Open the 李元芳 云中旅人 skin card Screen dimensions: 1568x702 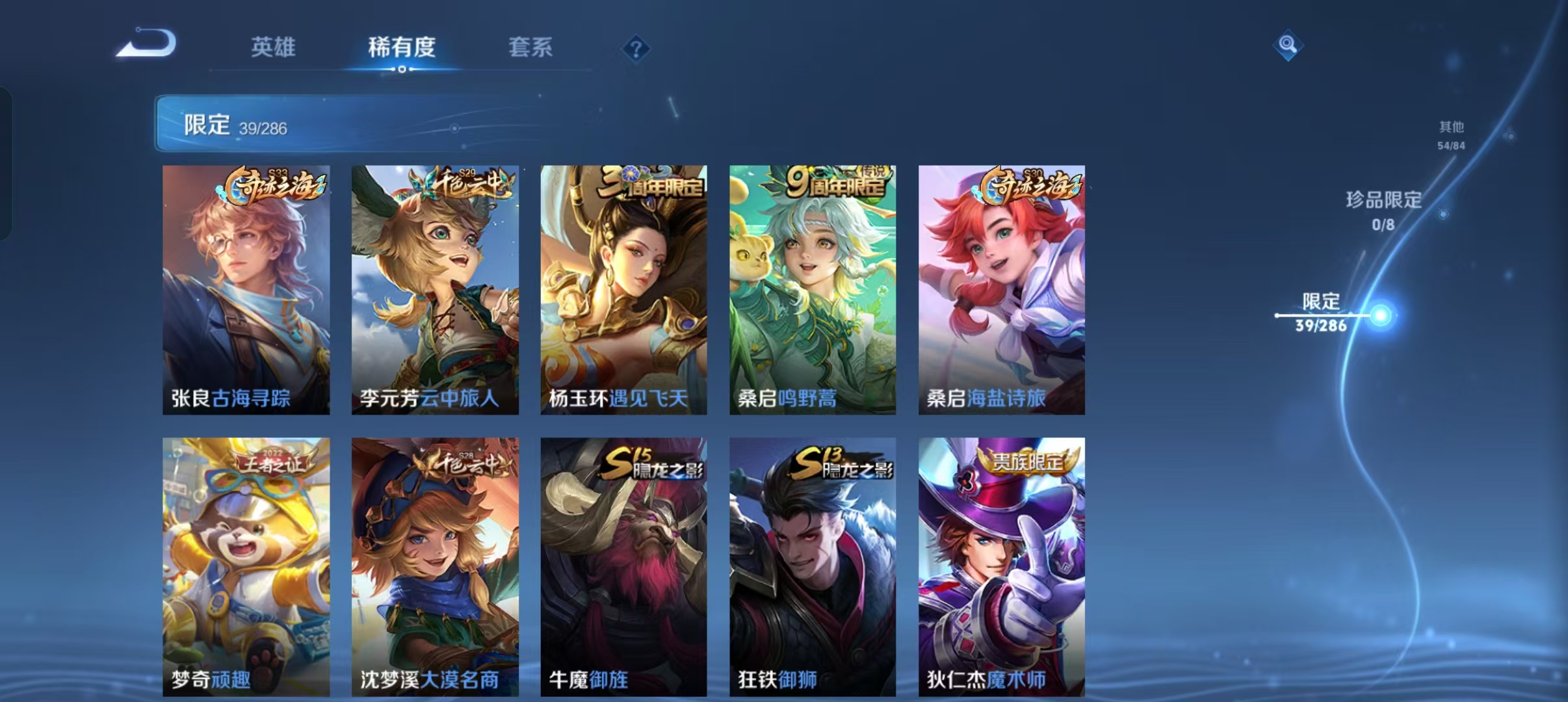[x=434, y=289]
